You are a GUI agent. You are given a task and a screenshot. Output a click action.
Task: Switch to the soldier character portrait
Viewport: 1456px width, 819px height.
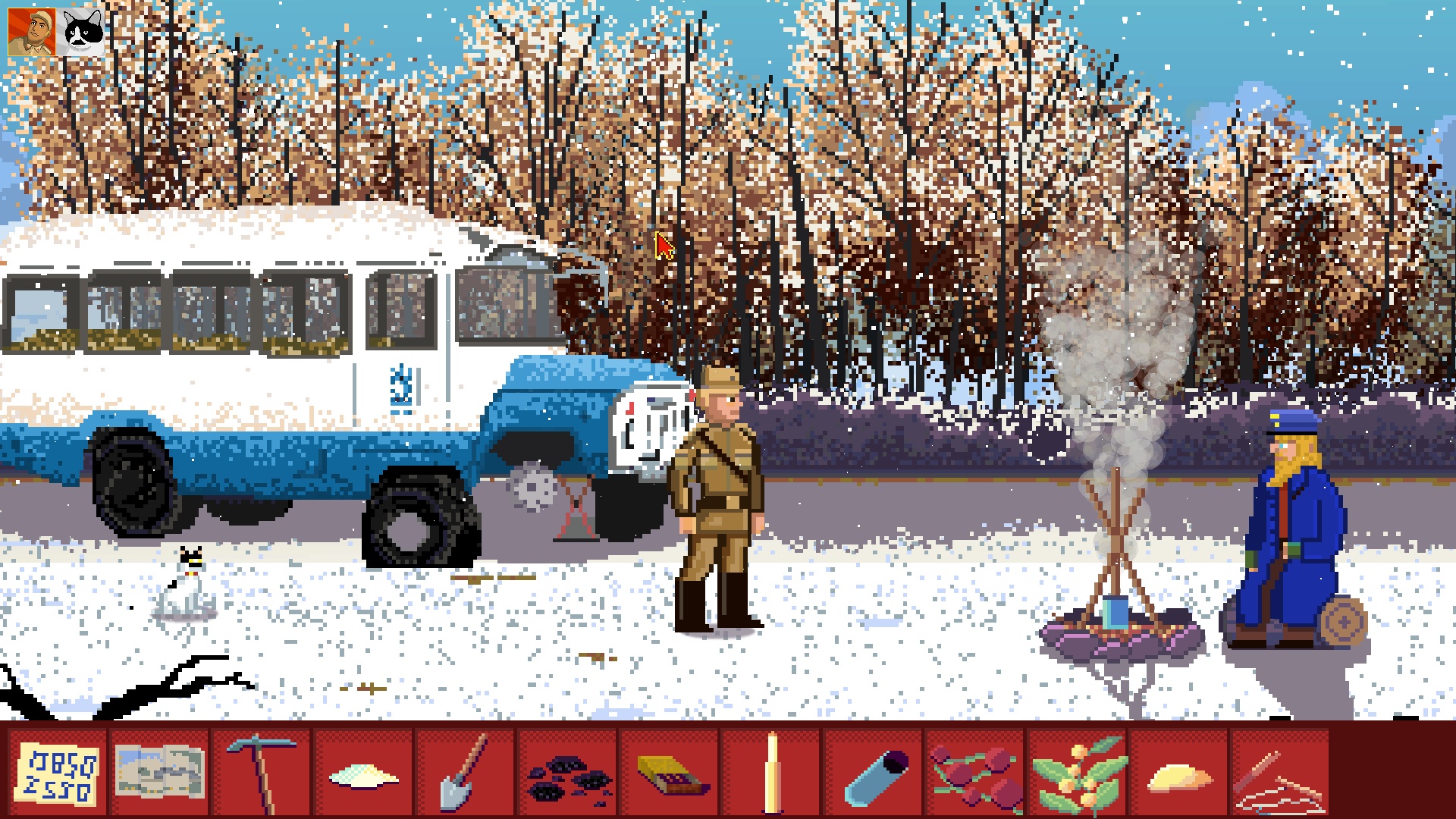pyautogui.click(x=31, y=33)
